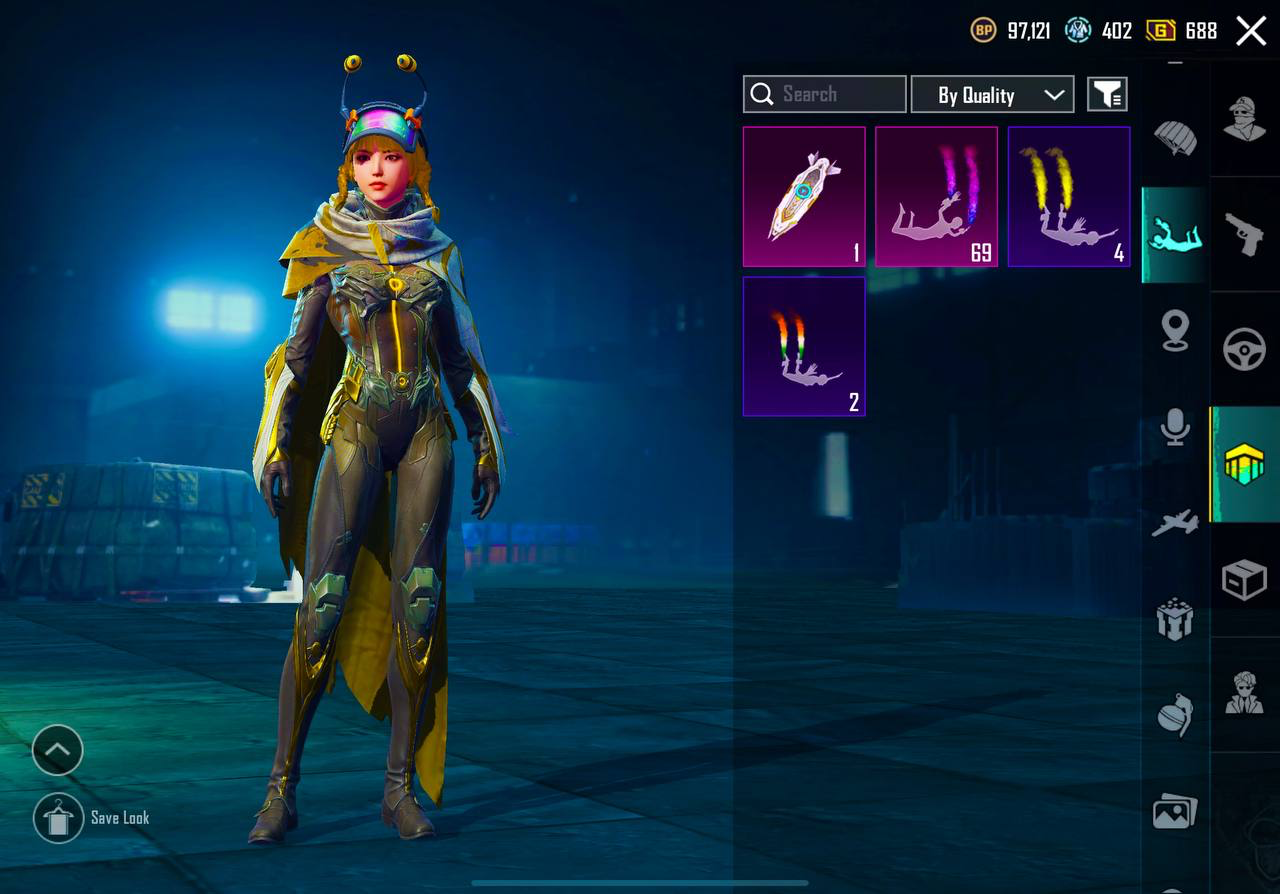Pick the tricolor orange-green skydiving trail
Viewport: 1280px width, 894px height.
(804, 346)
